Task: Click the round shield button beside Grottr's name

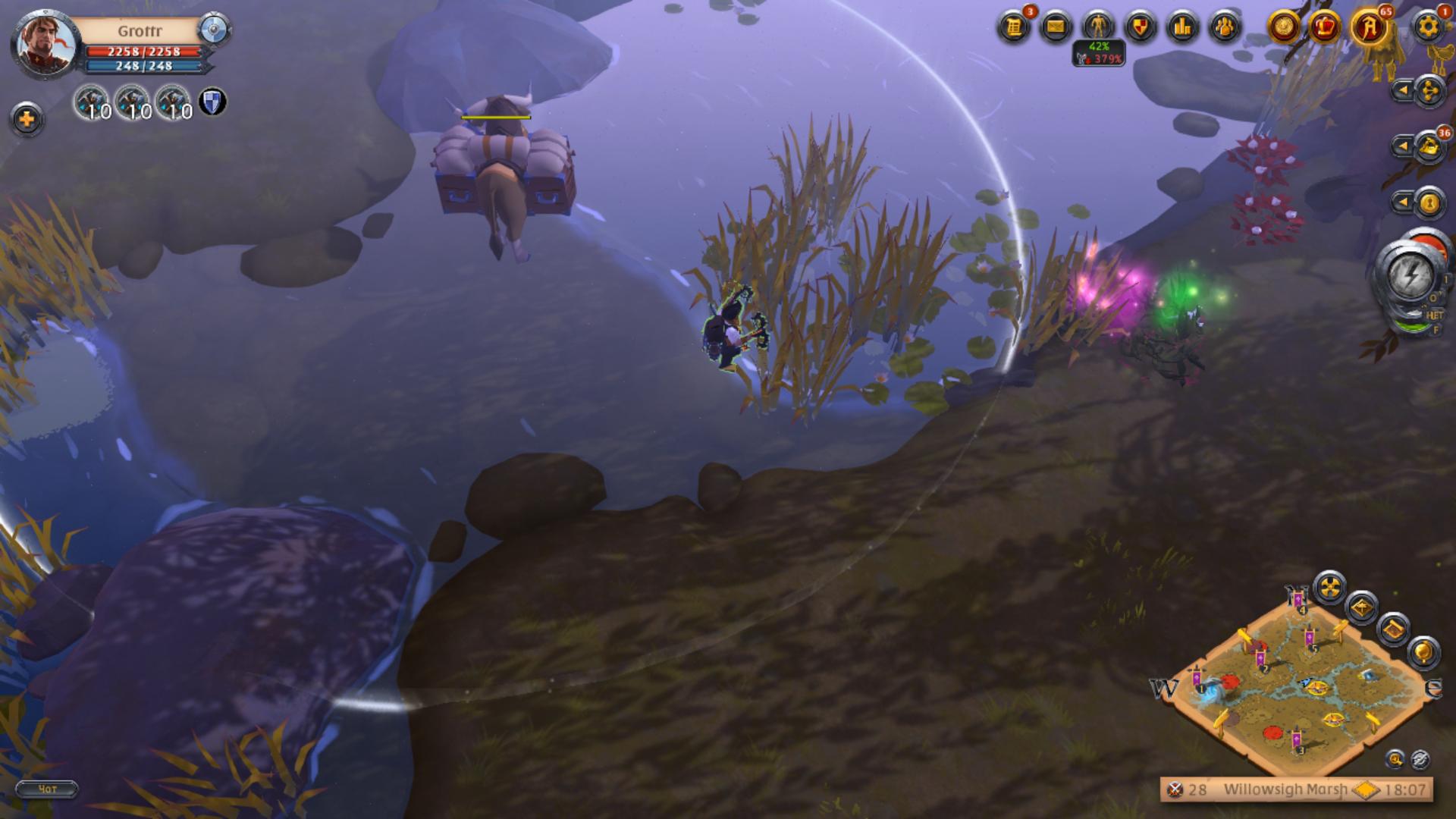Action: [214, 30]
